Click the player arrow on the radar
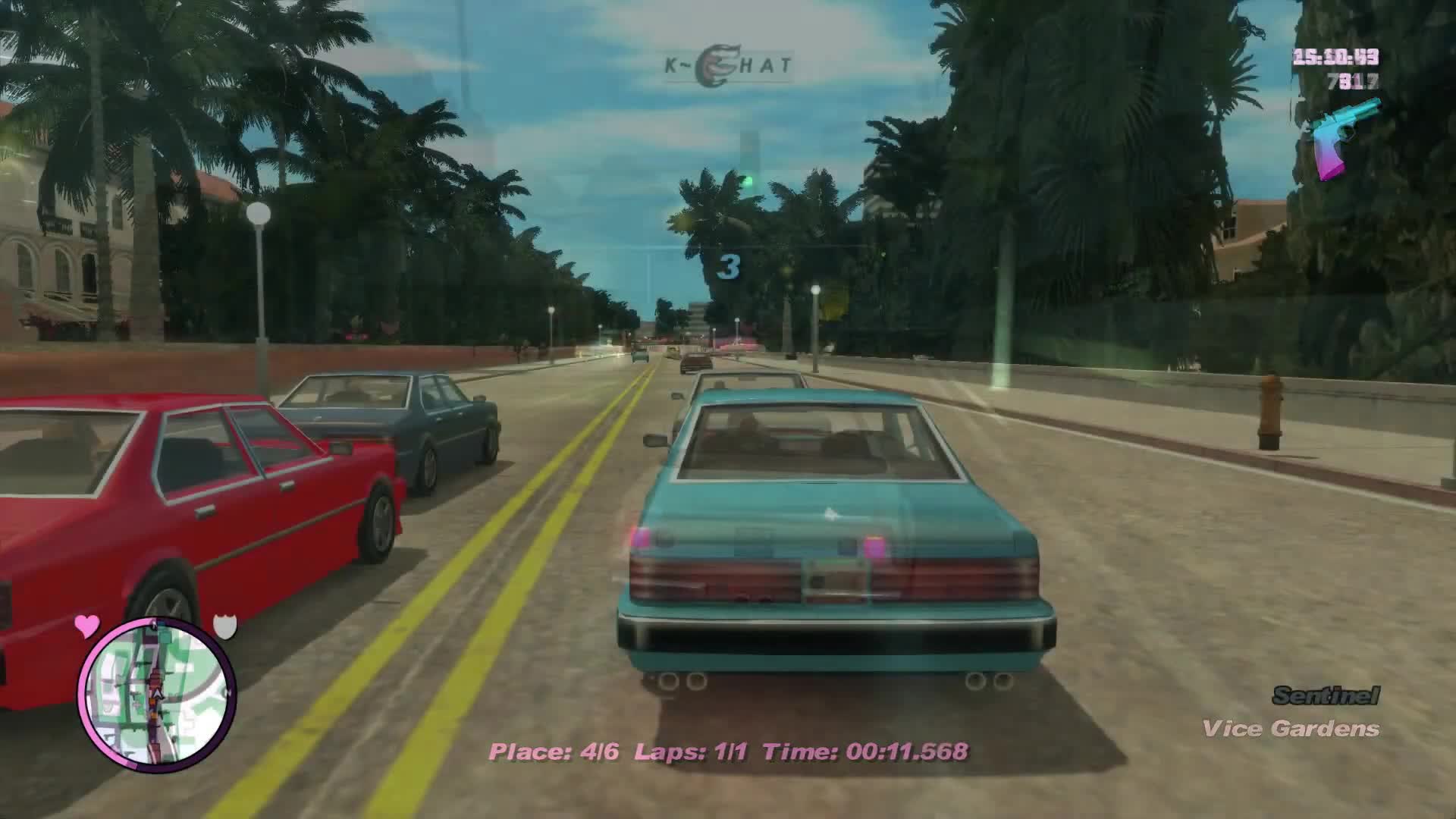 157,693
